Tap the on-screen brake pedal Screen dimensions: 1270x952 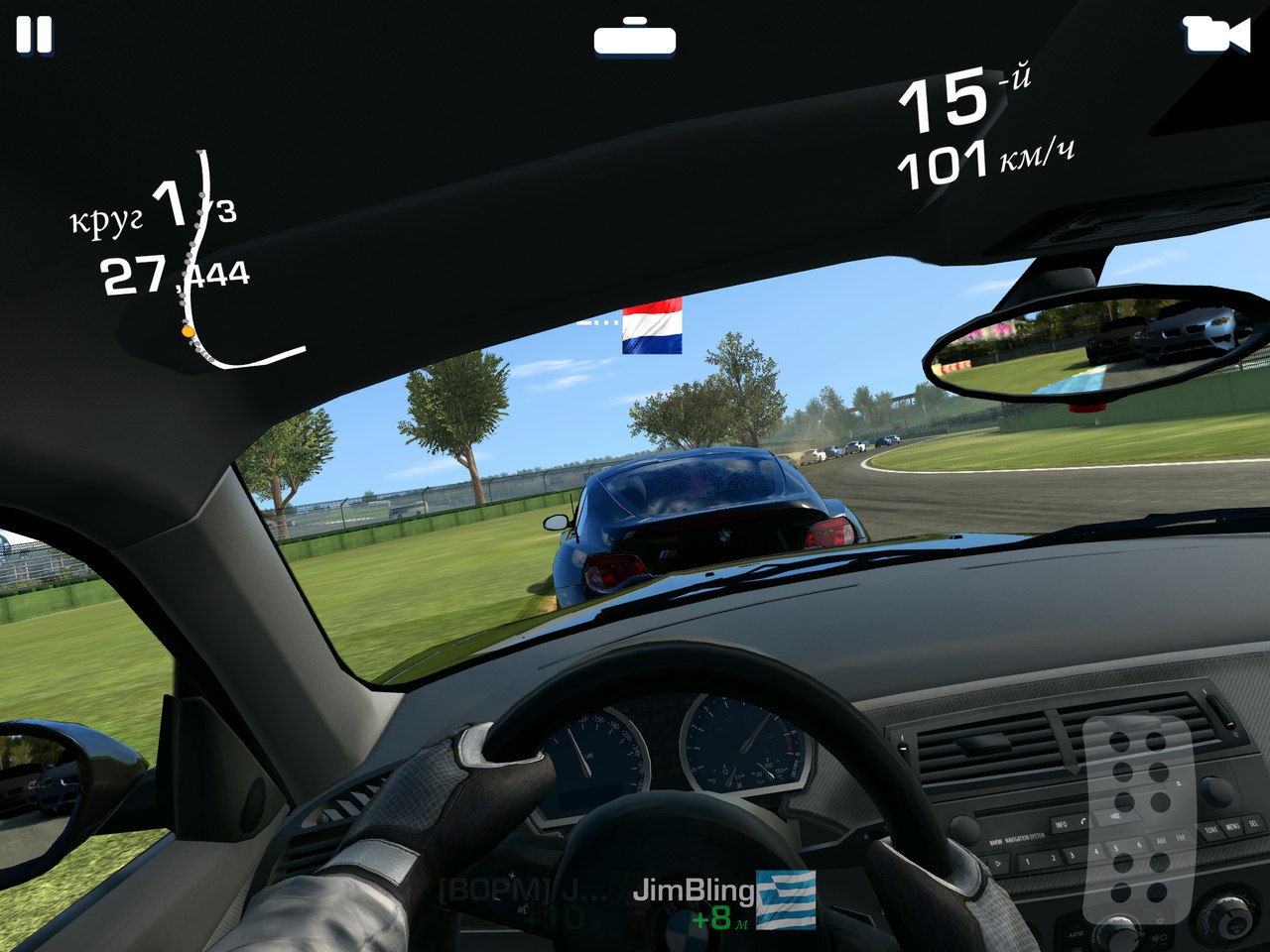(x=1137, y=818)
